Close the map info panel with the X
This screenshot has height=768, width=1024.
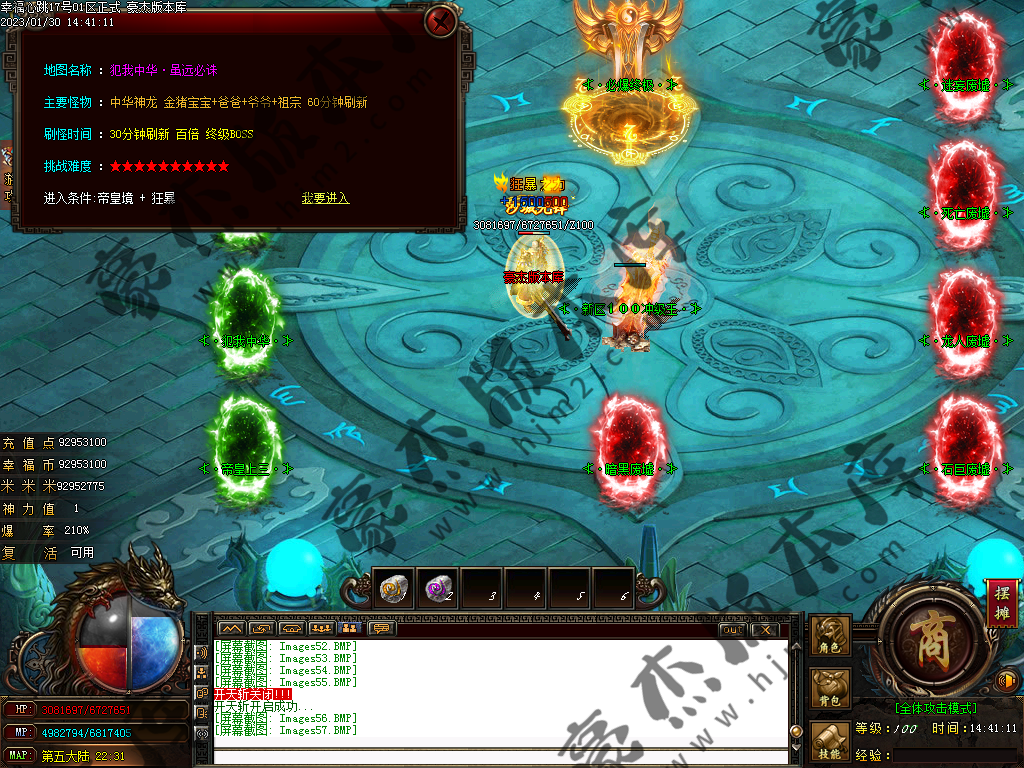(x=440, y=21)
